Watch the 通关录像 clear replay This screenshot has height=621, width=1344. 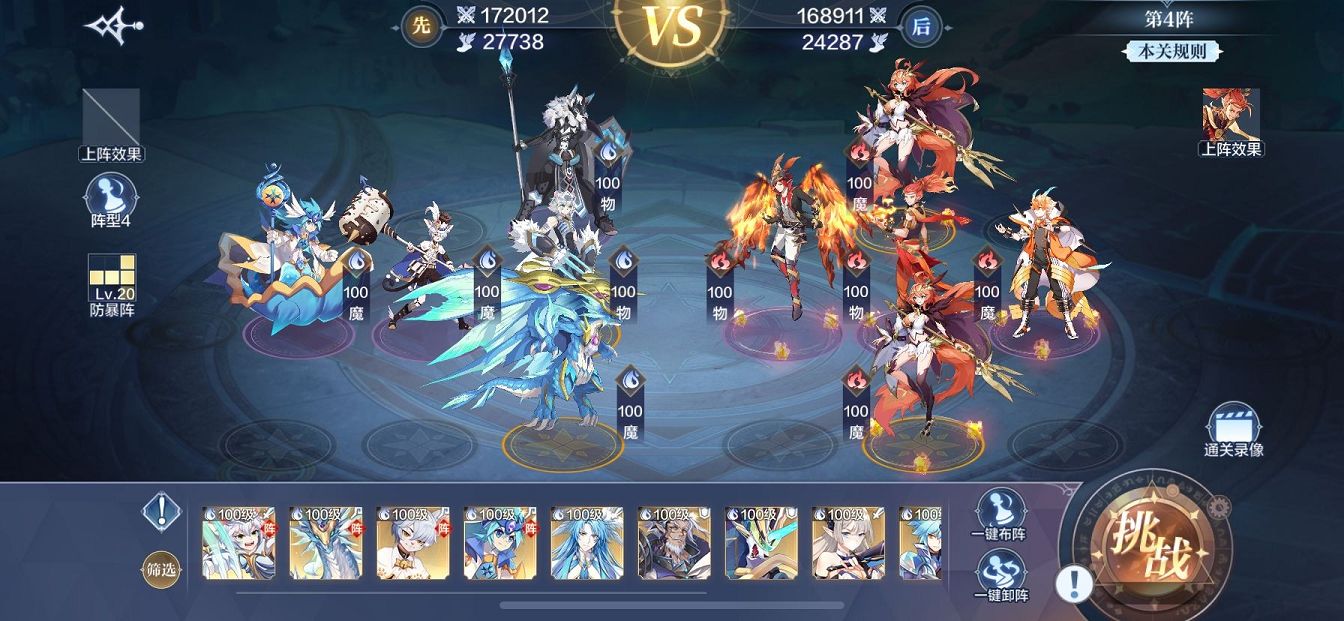pyautogui.click(x=1232, y=428)
